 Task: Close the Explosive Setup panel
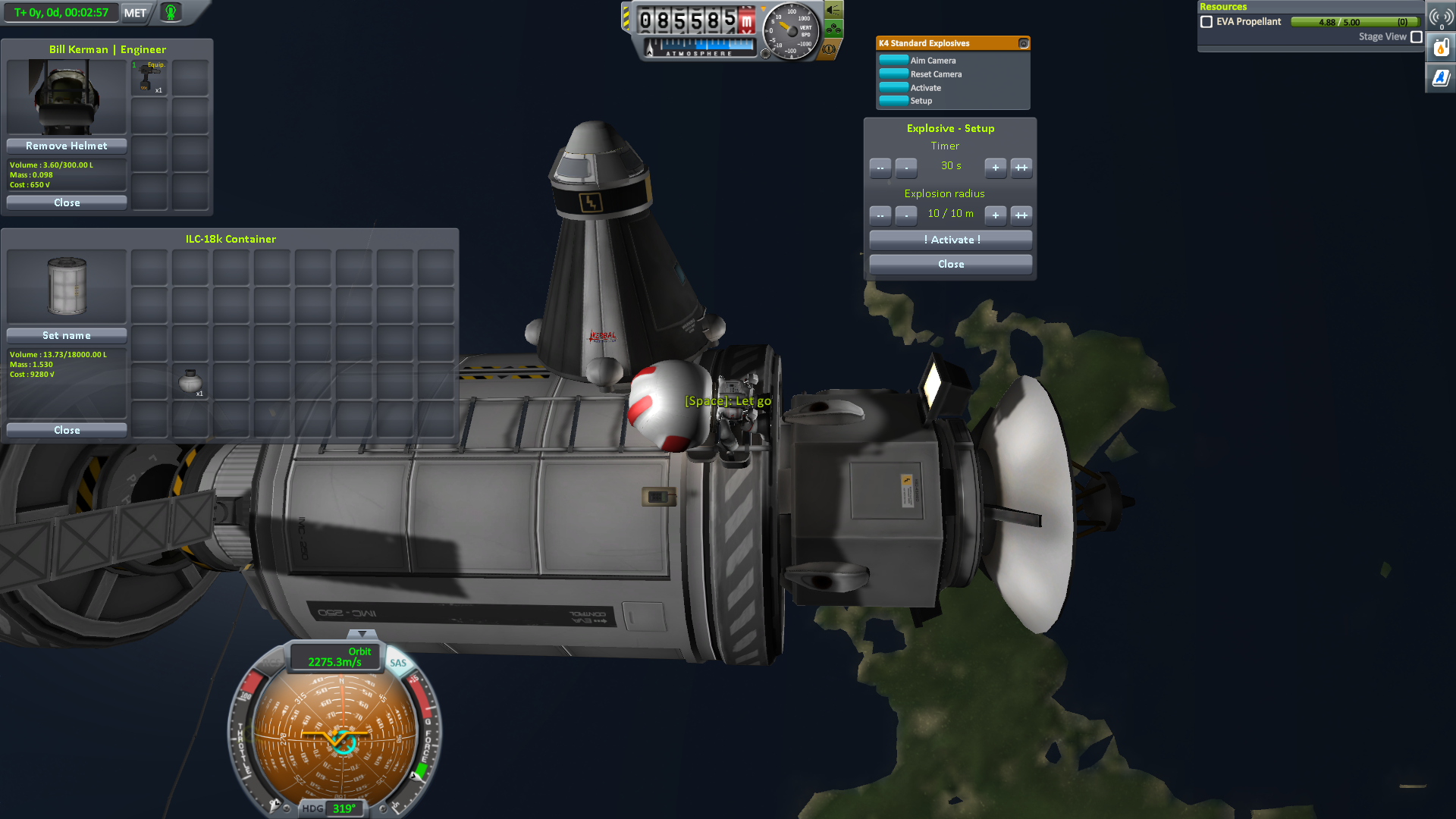[951, 264]
